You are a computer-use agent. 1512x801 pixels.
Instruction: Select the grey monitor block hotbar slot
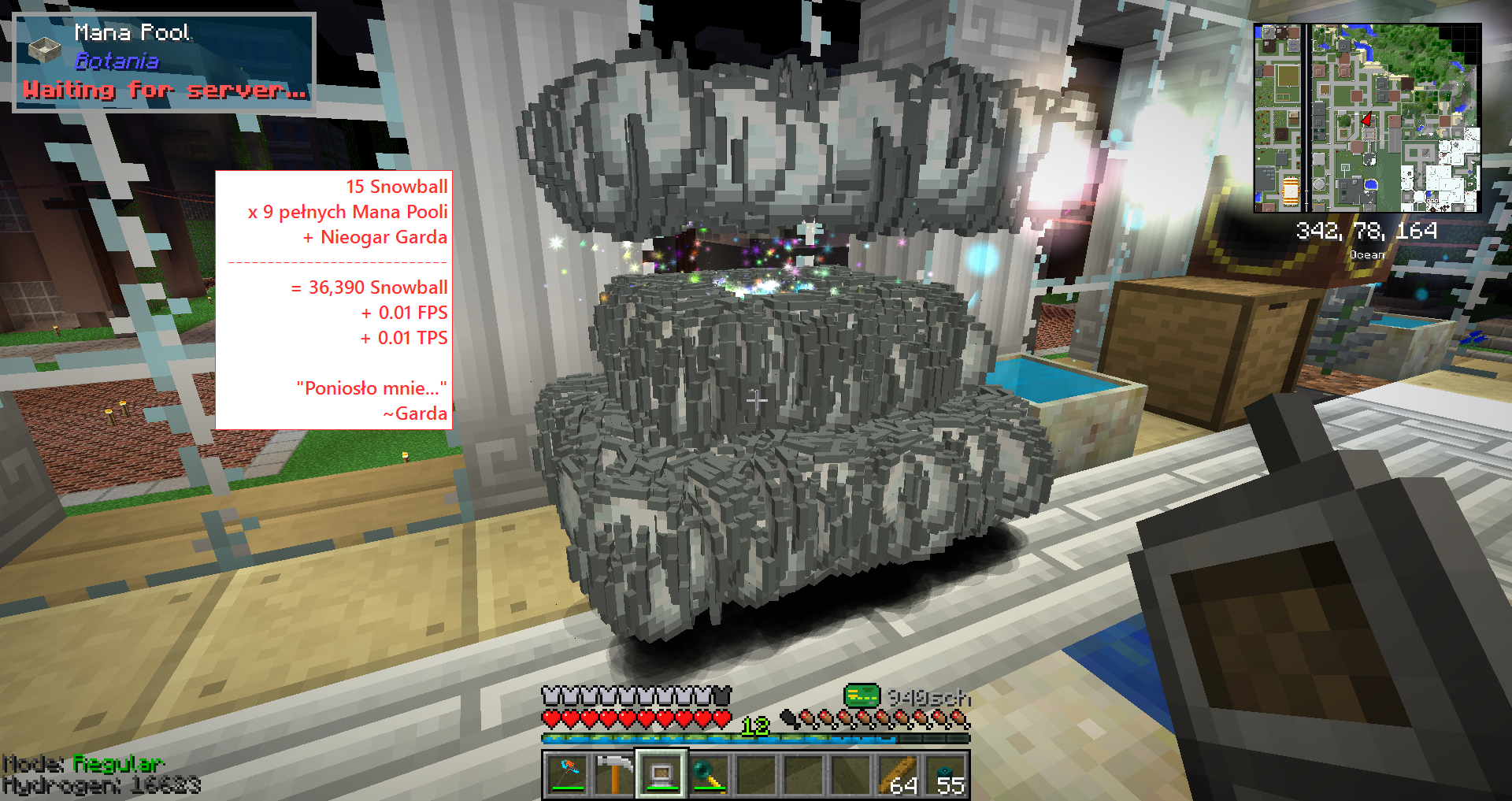point(661,774)
